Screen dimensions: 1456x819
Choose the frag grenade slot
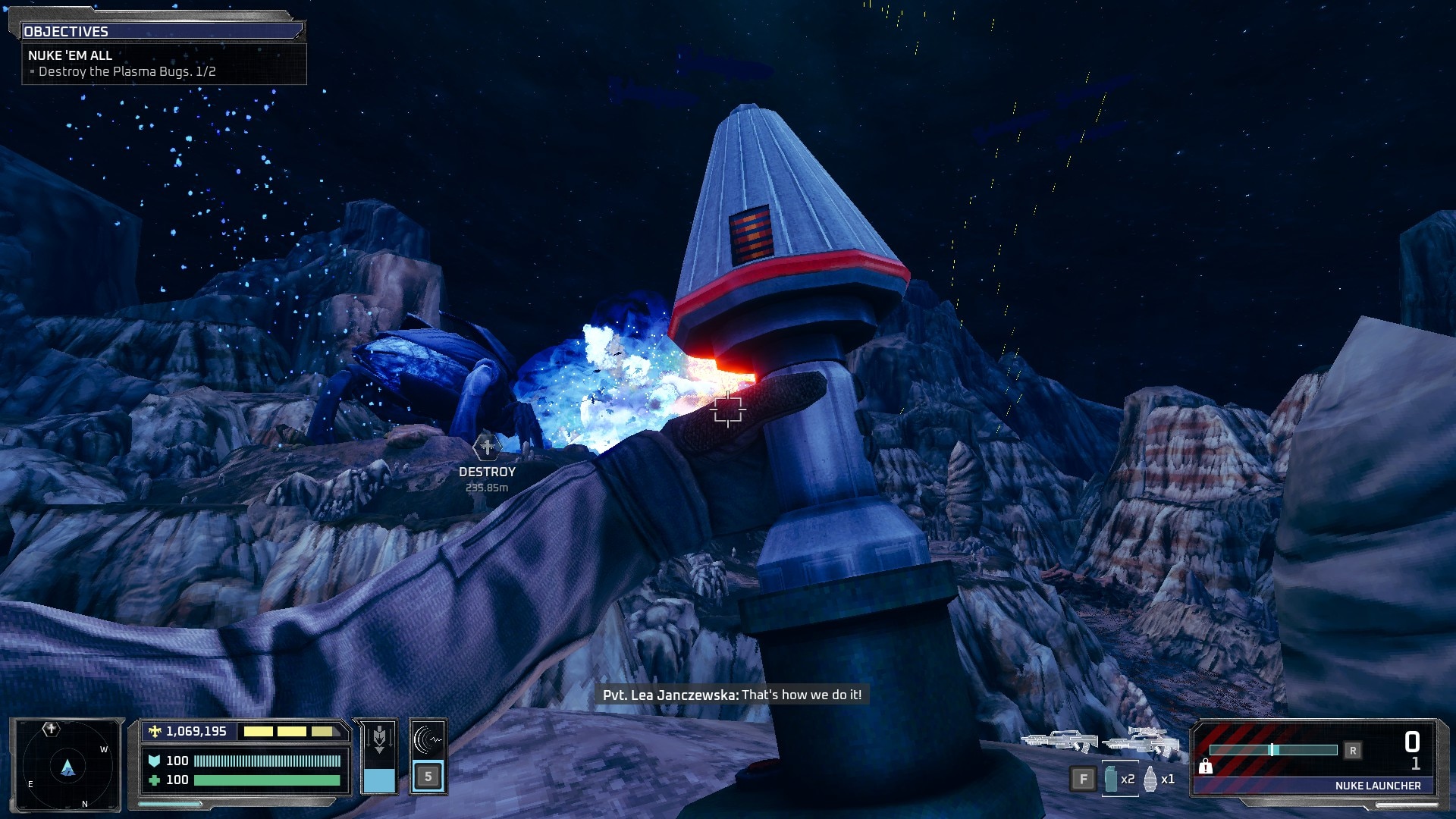coord(1150,779)
